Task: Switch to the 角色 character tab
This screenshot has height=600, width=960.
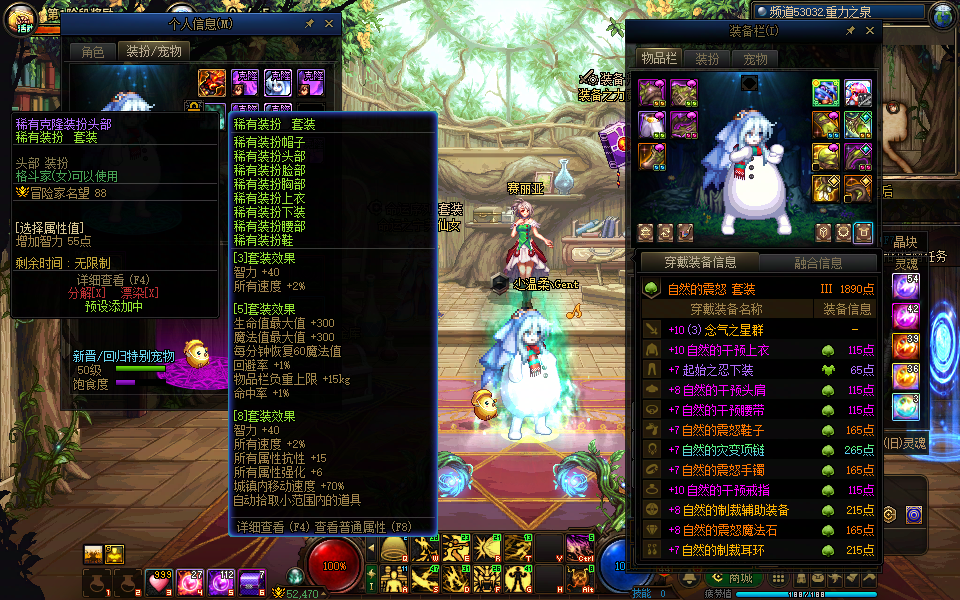Action: [92, 51]
